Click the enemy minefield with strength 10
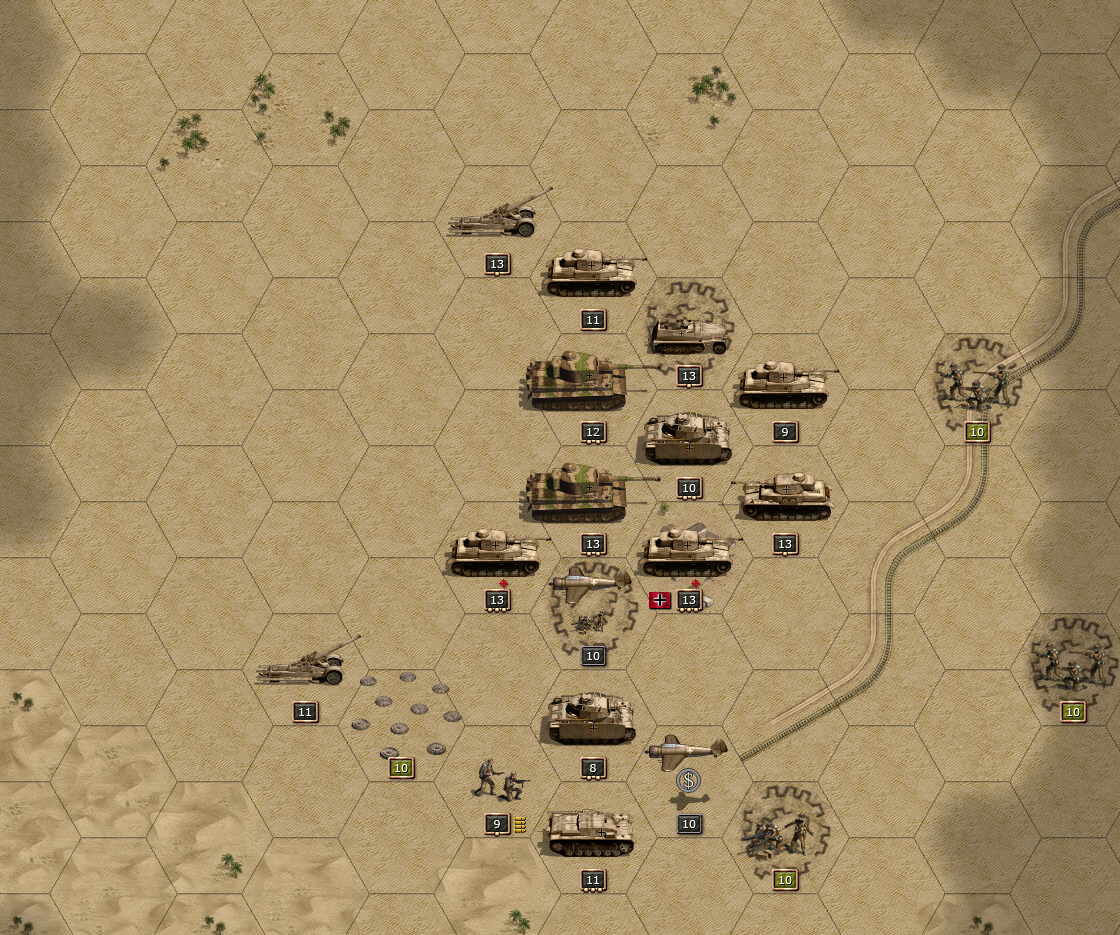Screen dimensions: 1120x935 tap(402, 714)
